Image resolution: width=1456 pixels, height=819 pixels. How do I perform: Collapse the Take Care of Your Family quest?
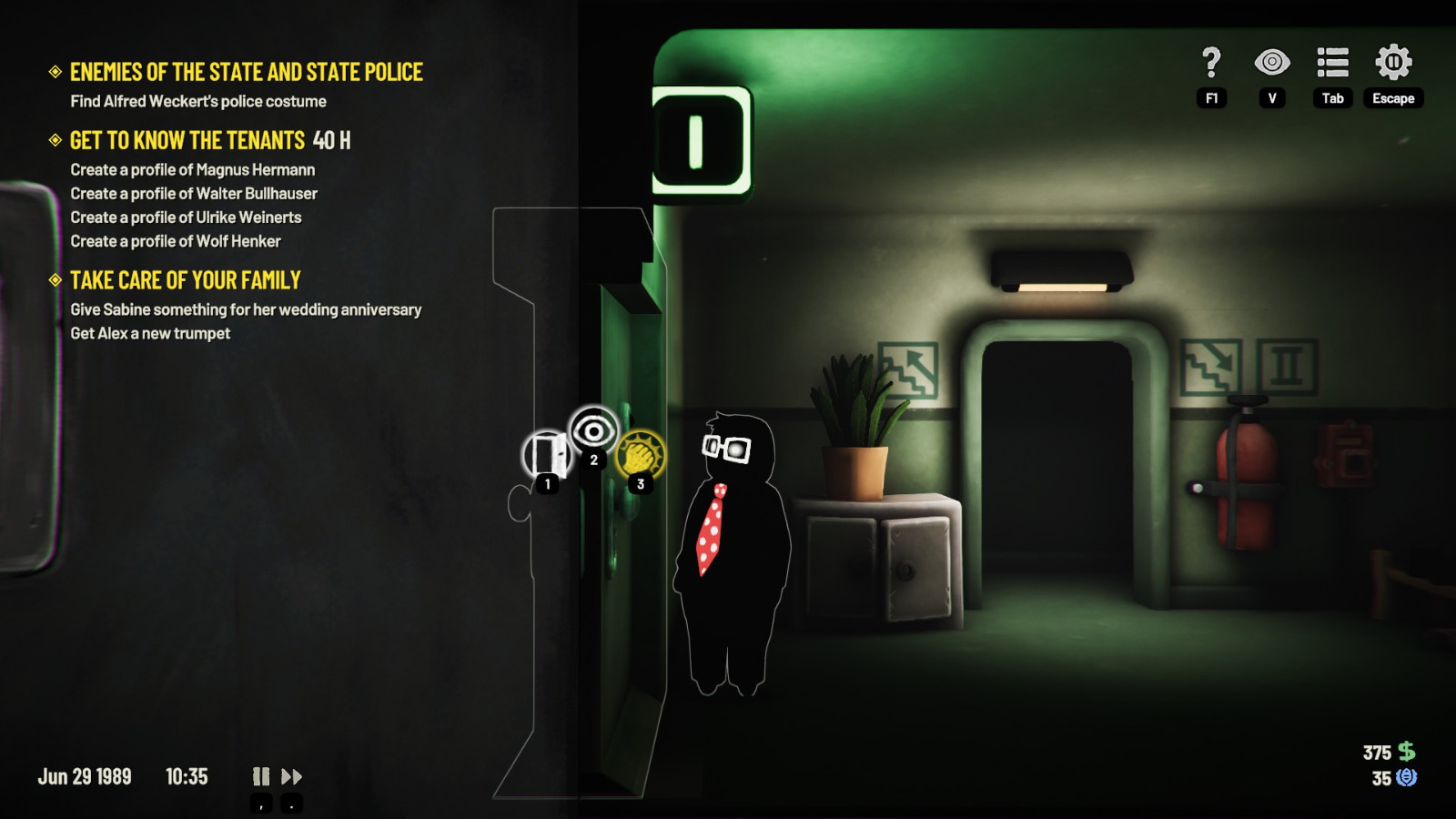(x=55, y=280)
